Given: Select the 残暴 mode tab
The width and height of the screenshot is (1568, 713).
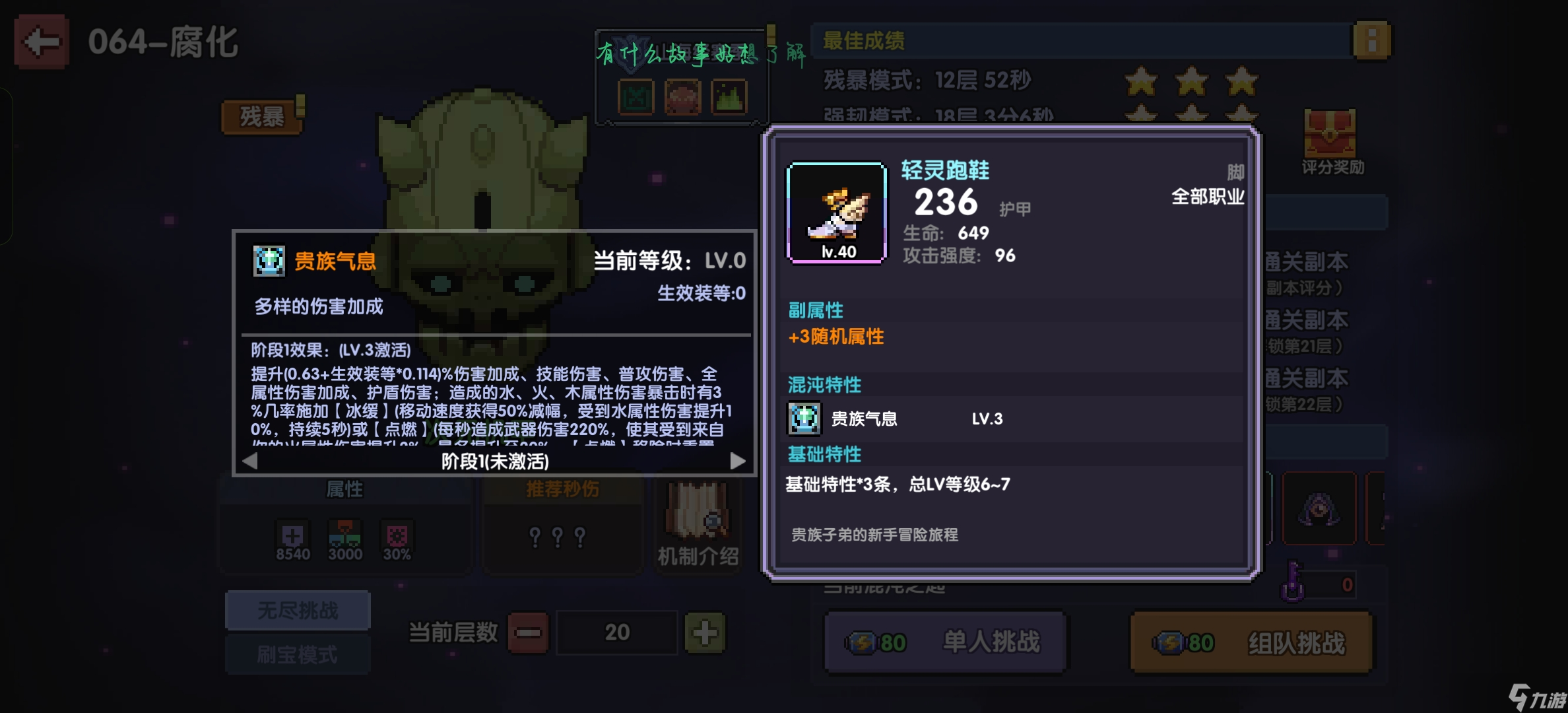Looking at the screenshot, I should coord(261,116).
